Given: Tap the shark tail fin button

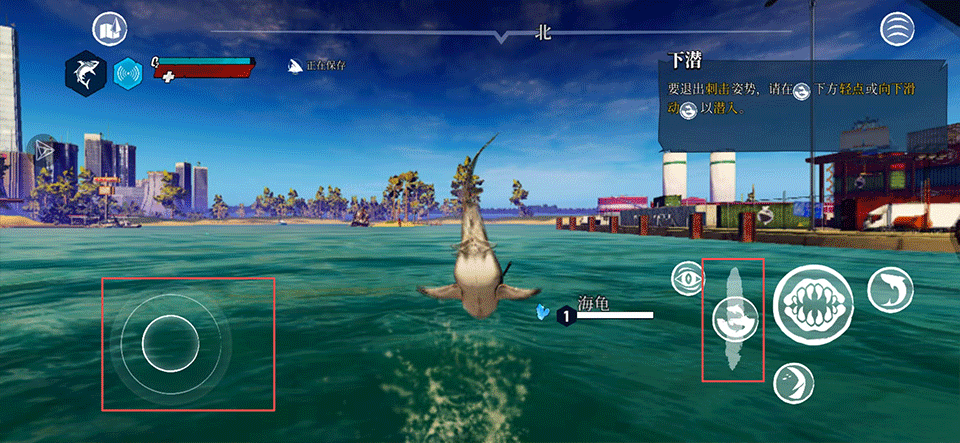Looking at the screenshot, I should [x=793, y=383].
